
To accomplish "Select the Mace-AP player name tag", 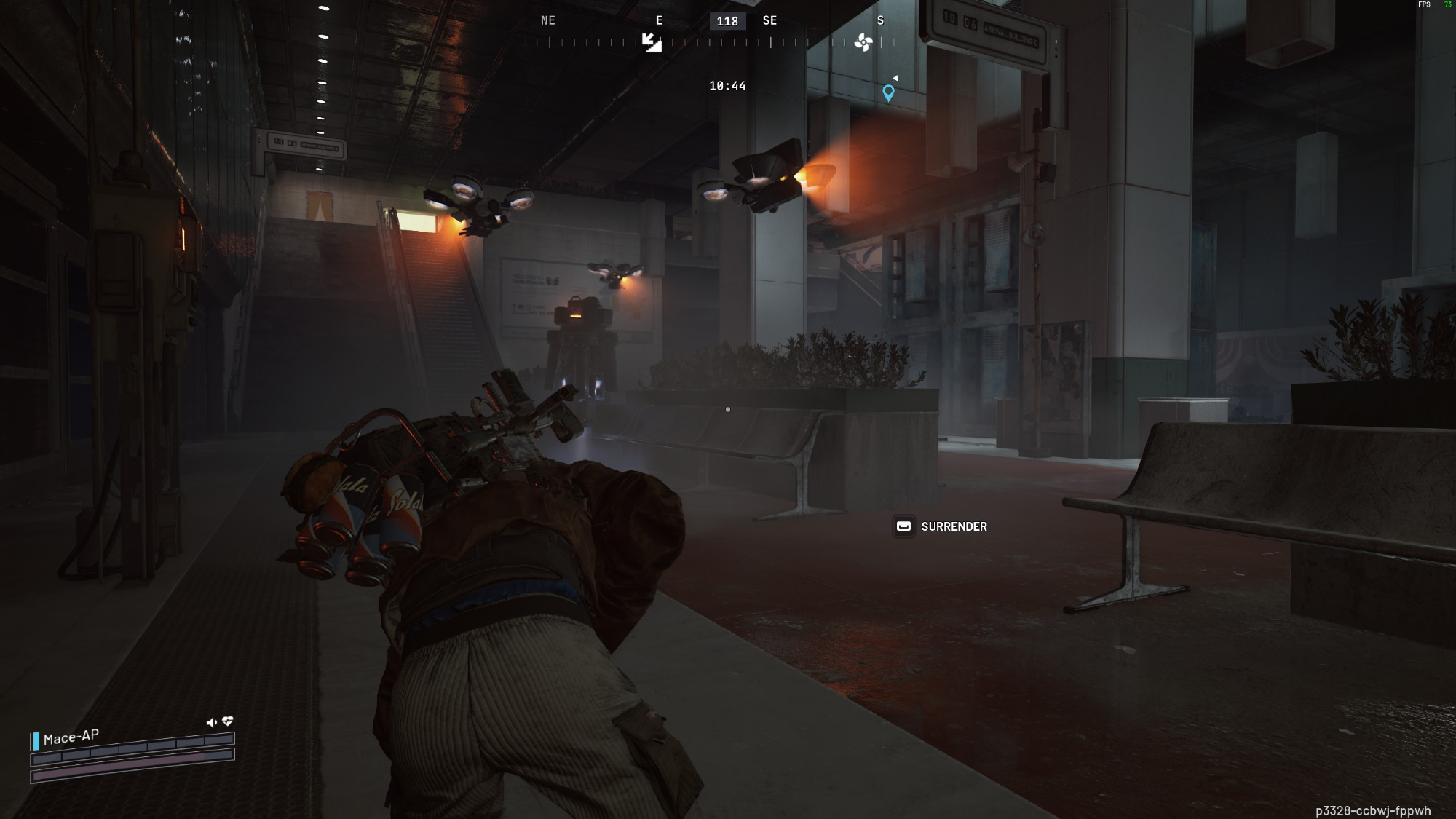I will 71,737.
